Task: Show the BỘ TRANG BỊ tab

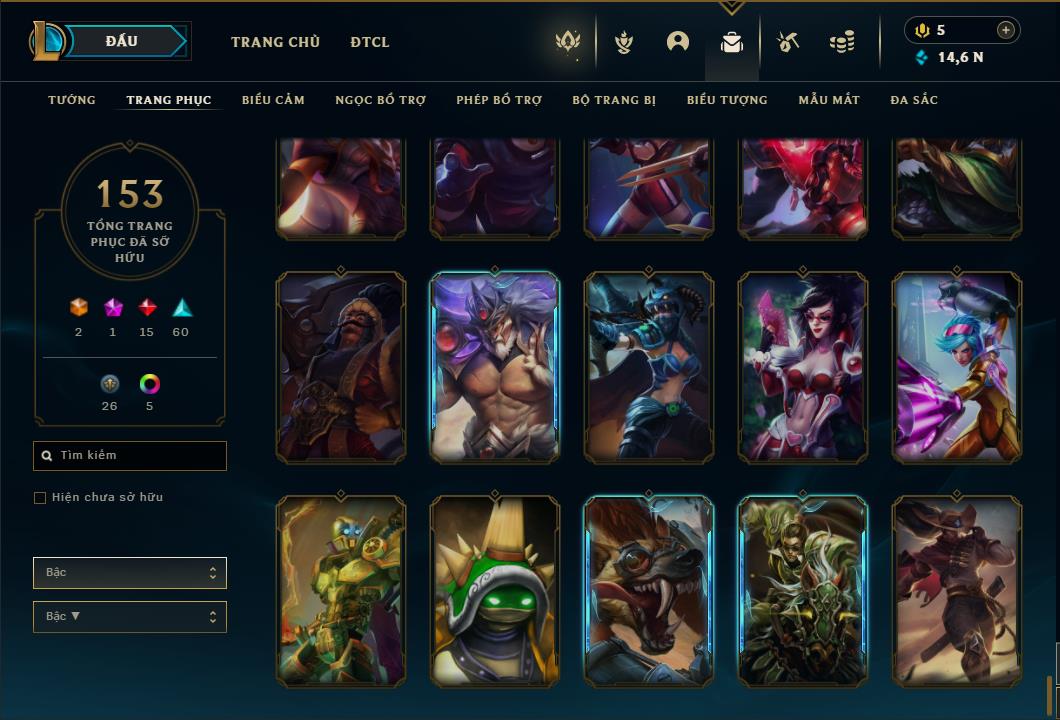Action: 614,100
